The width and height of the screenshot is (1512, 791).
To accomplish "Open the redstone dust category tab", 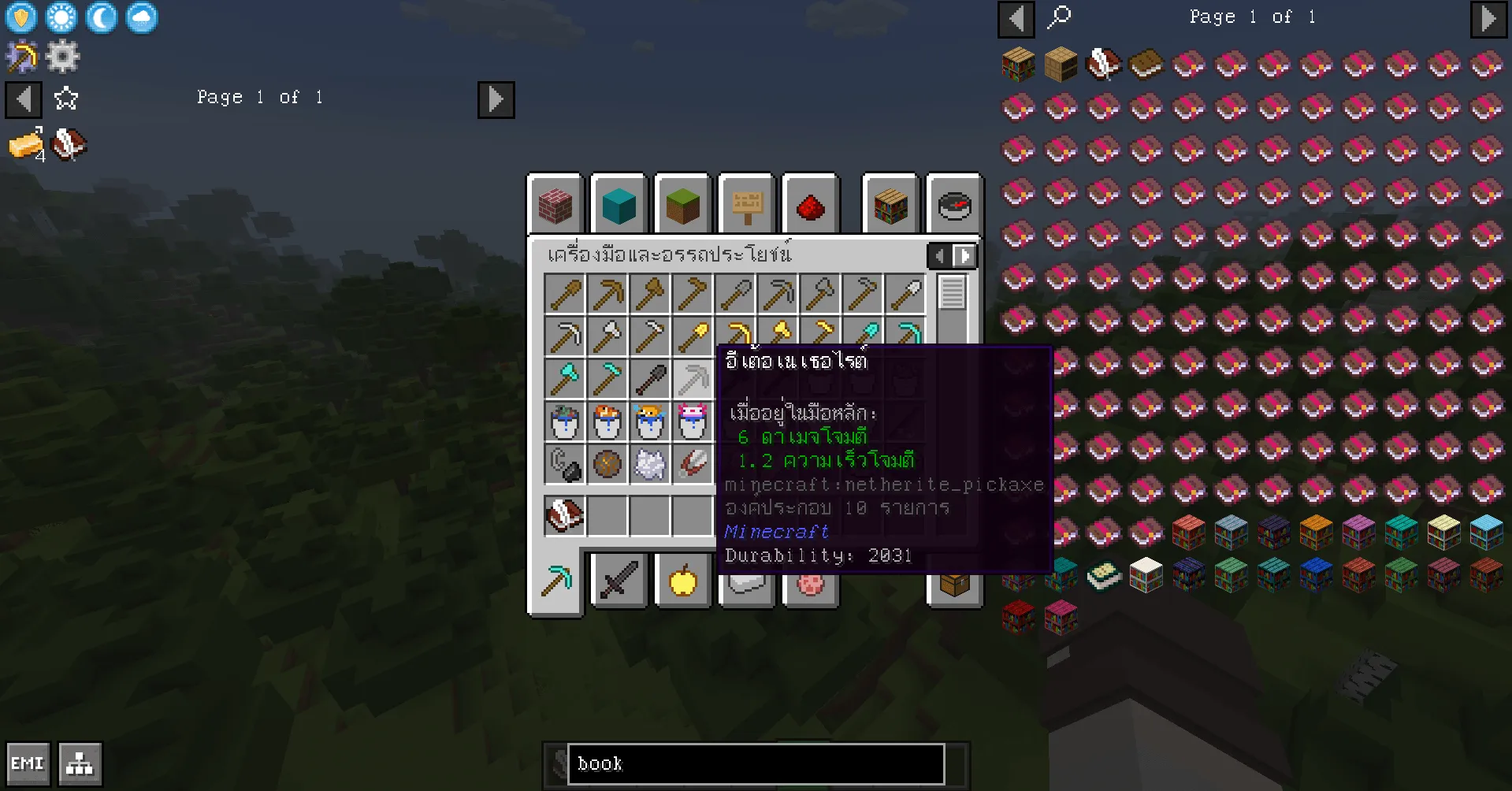I will tap(811, 205).
